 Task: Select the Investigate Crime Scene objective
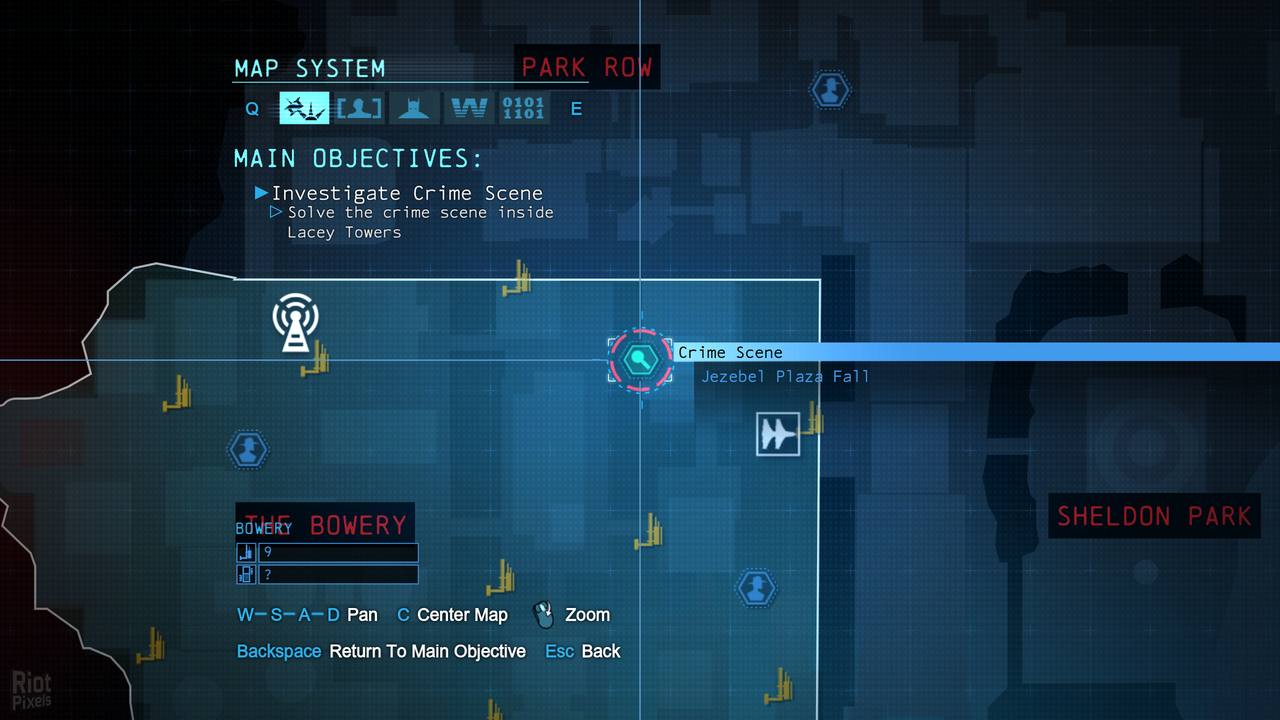click(x=406, y=193)
